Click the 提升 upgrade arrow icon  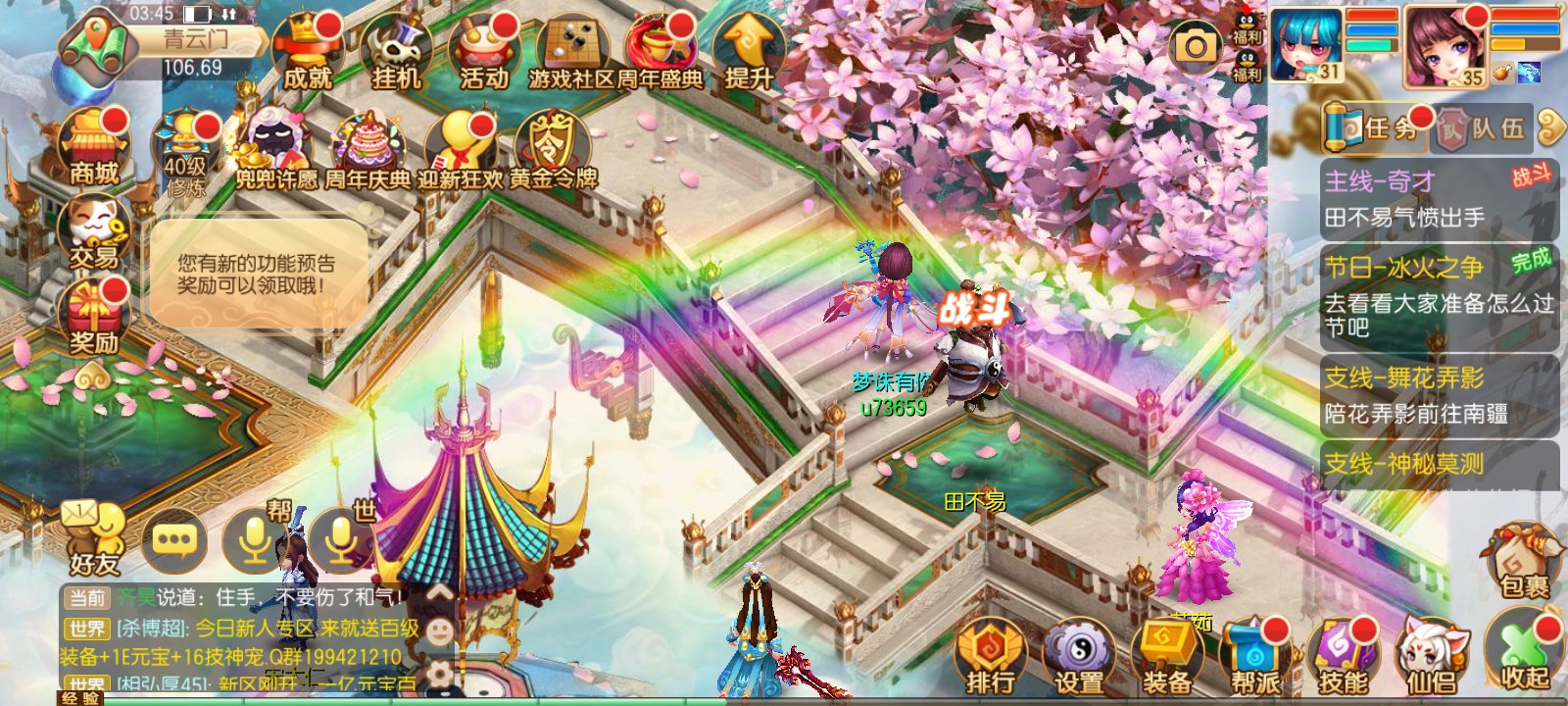(750, 52)
